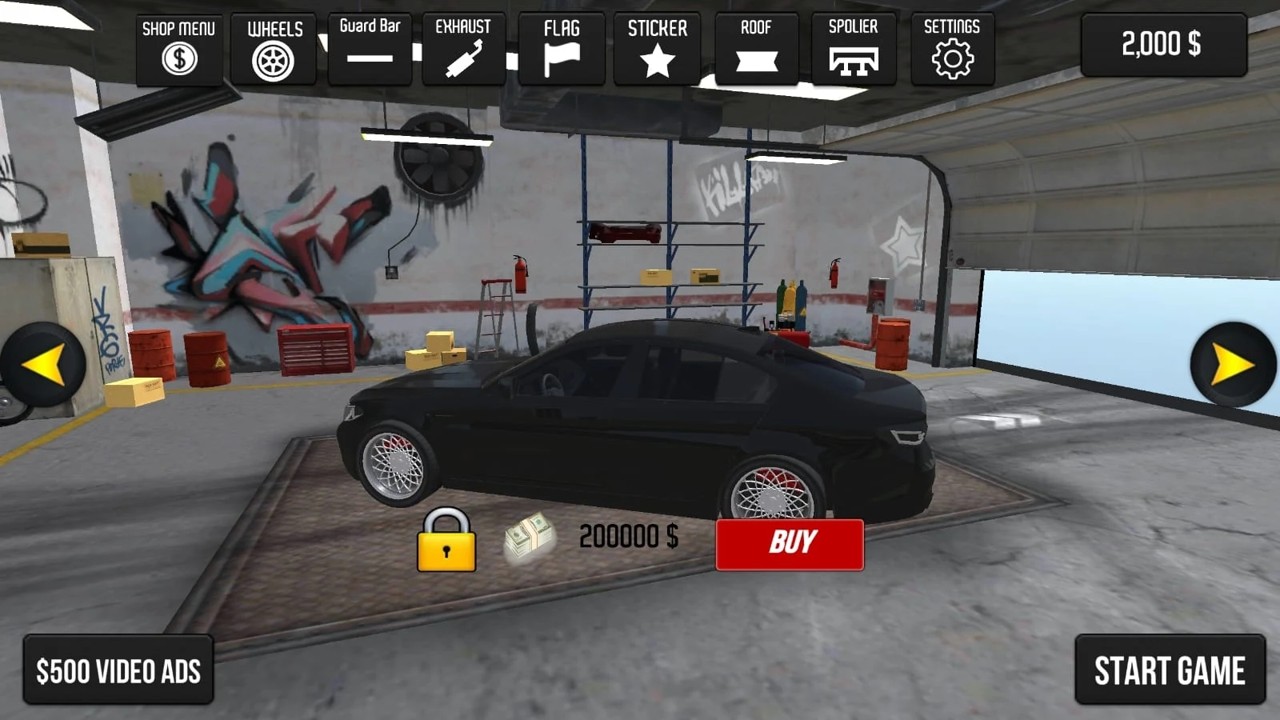Click the money stack icon near the price
This screenshot has width=1280, height=720.
pyautogui.click(x=527, y=538)
